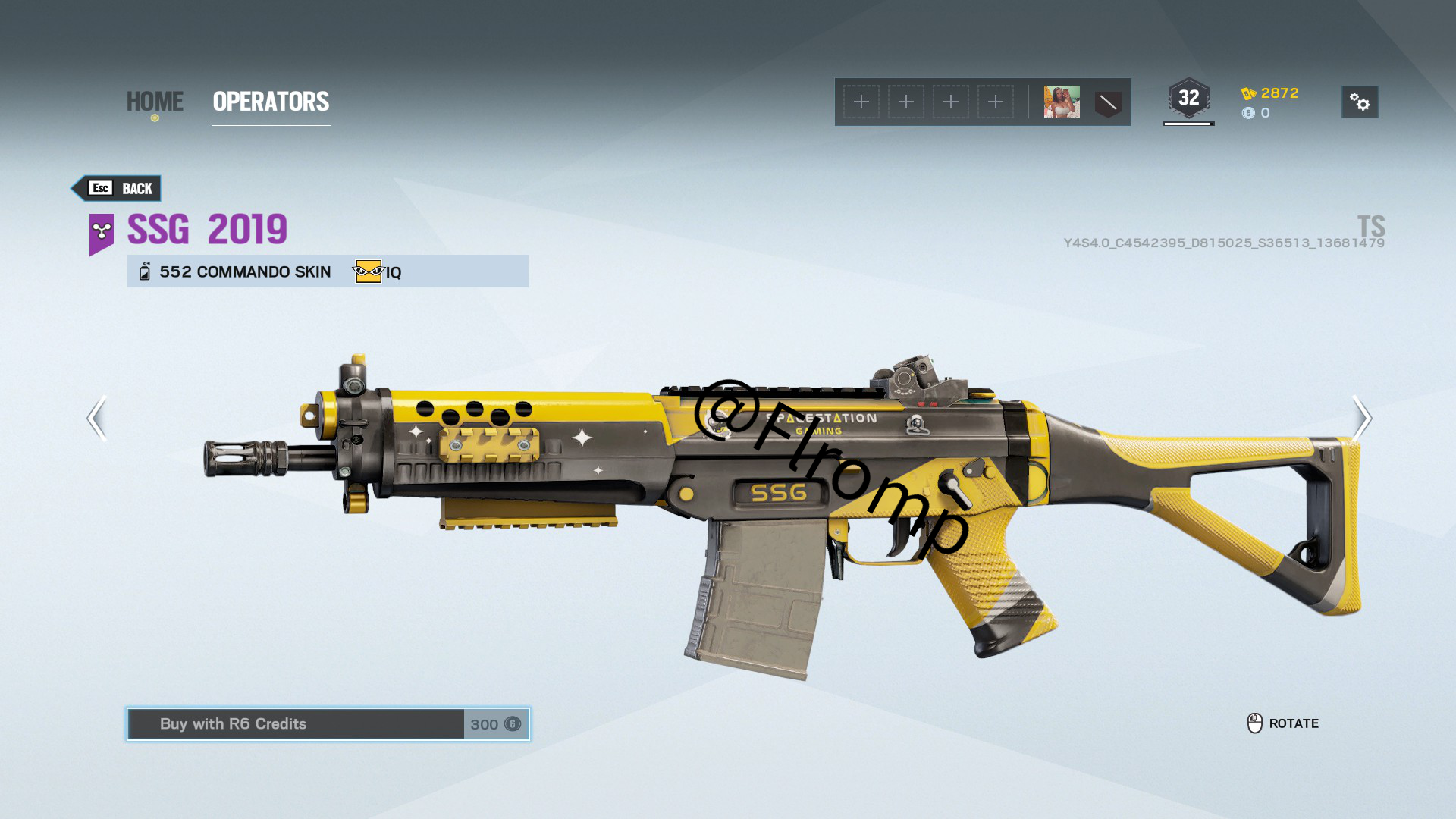Go back with the BACK button
Viewport: 1456px width, 819px height.
118,188
